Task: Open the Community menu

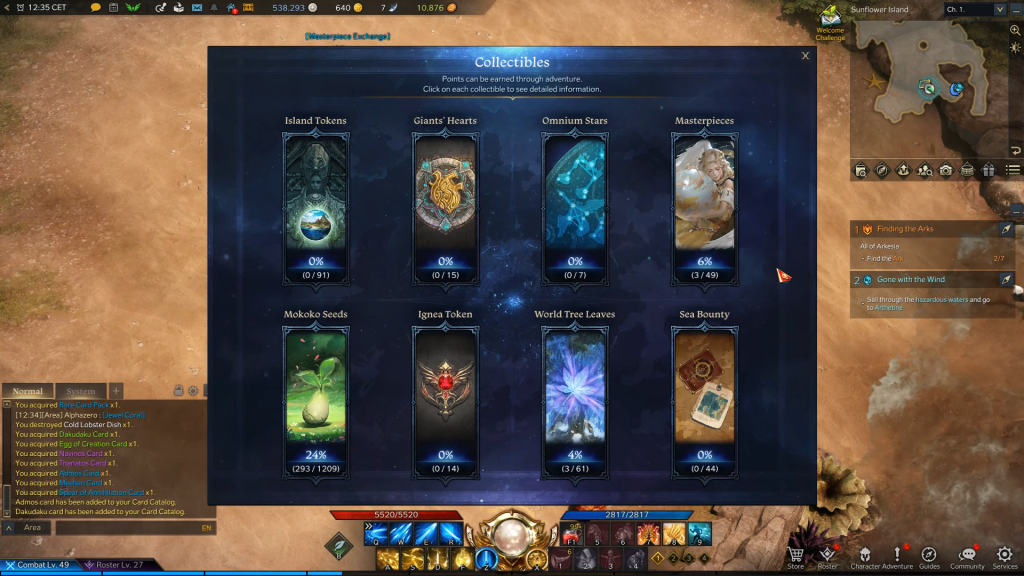Action: pos(967,557)
